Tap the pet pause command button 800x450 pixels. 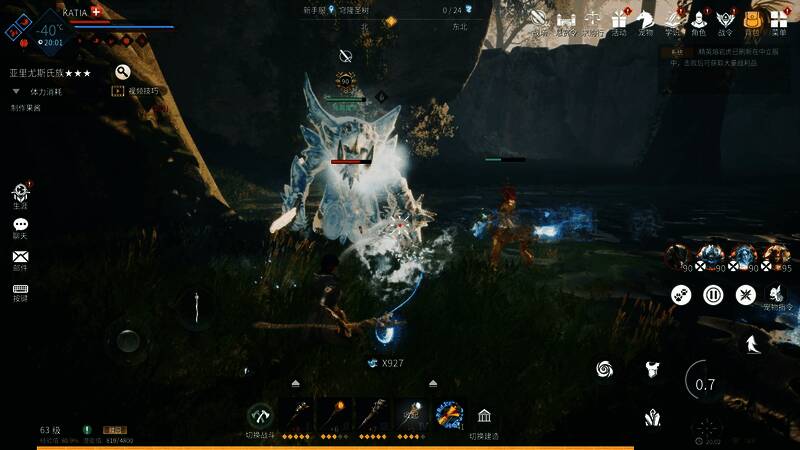pos(713,295)
